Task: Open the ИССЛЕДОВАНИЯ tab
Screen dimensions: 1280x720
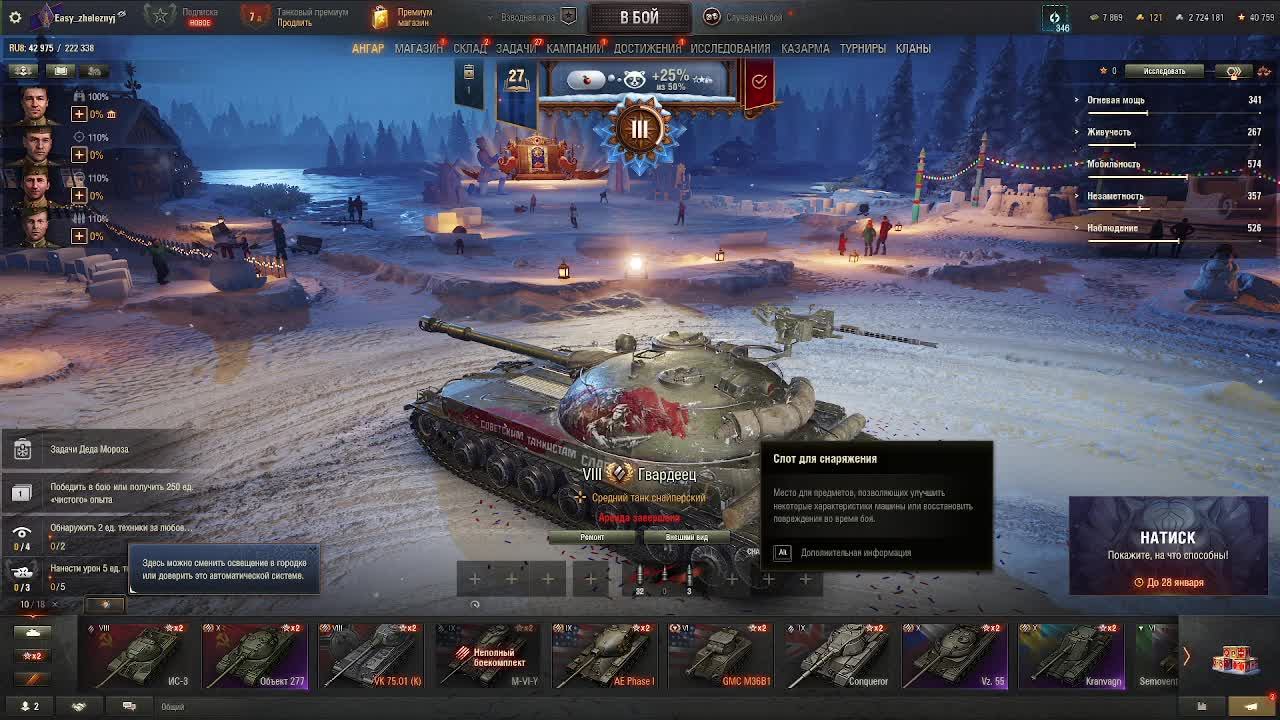Action: pos(730,48)
